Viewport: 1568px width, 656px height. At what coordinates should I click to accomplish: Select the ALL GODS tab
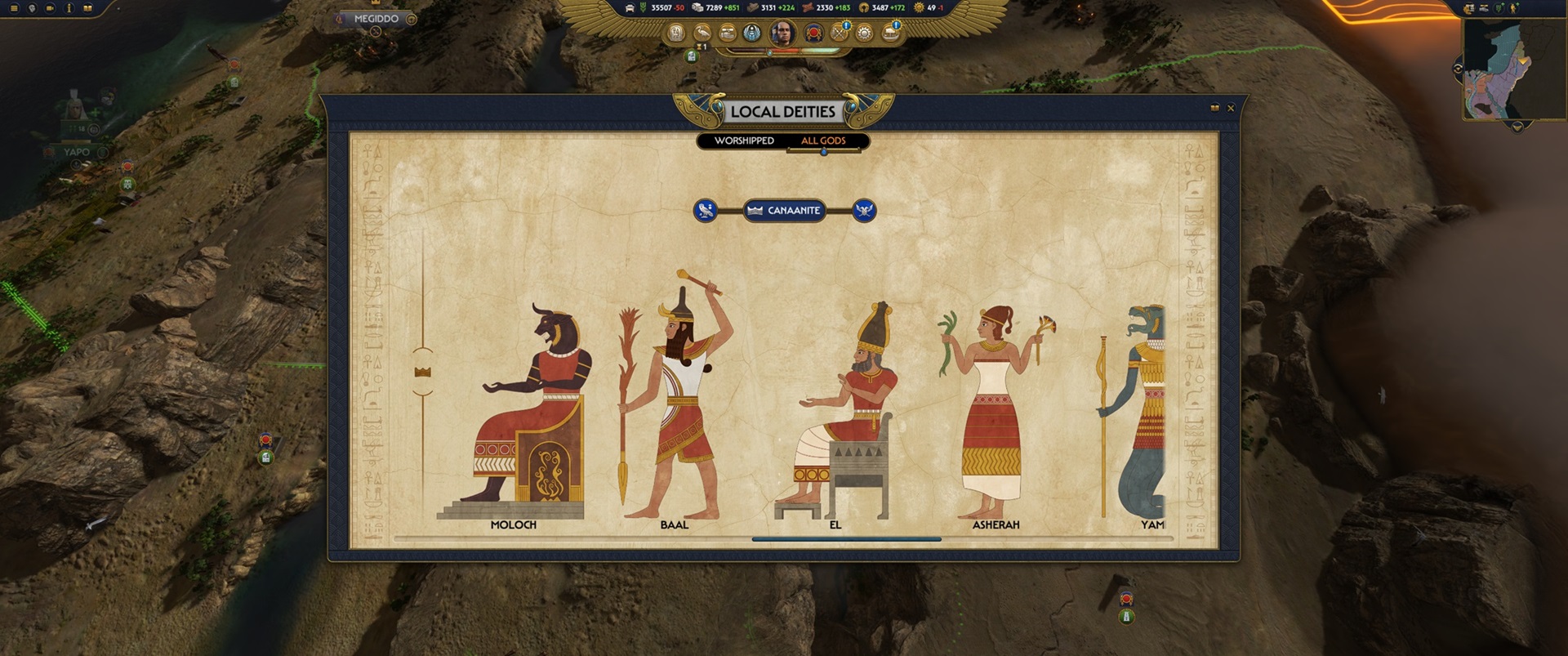tap(824, 141)
